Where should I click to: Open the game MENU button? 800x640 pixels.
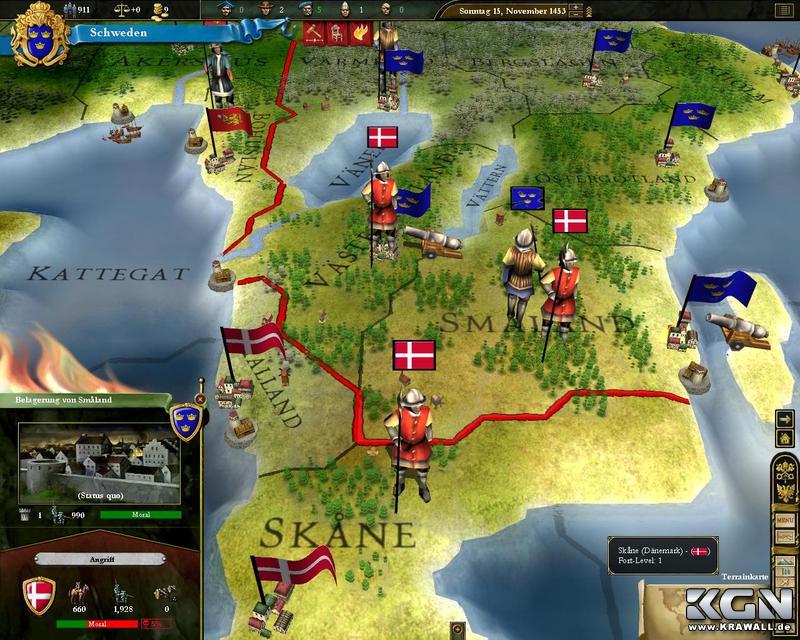[x=785, y=521]
